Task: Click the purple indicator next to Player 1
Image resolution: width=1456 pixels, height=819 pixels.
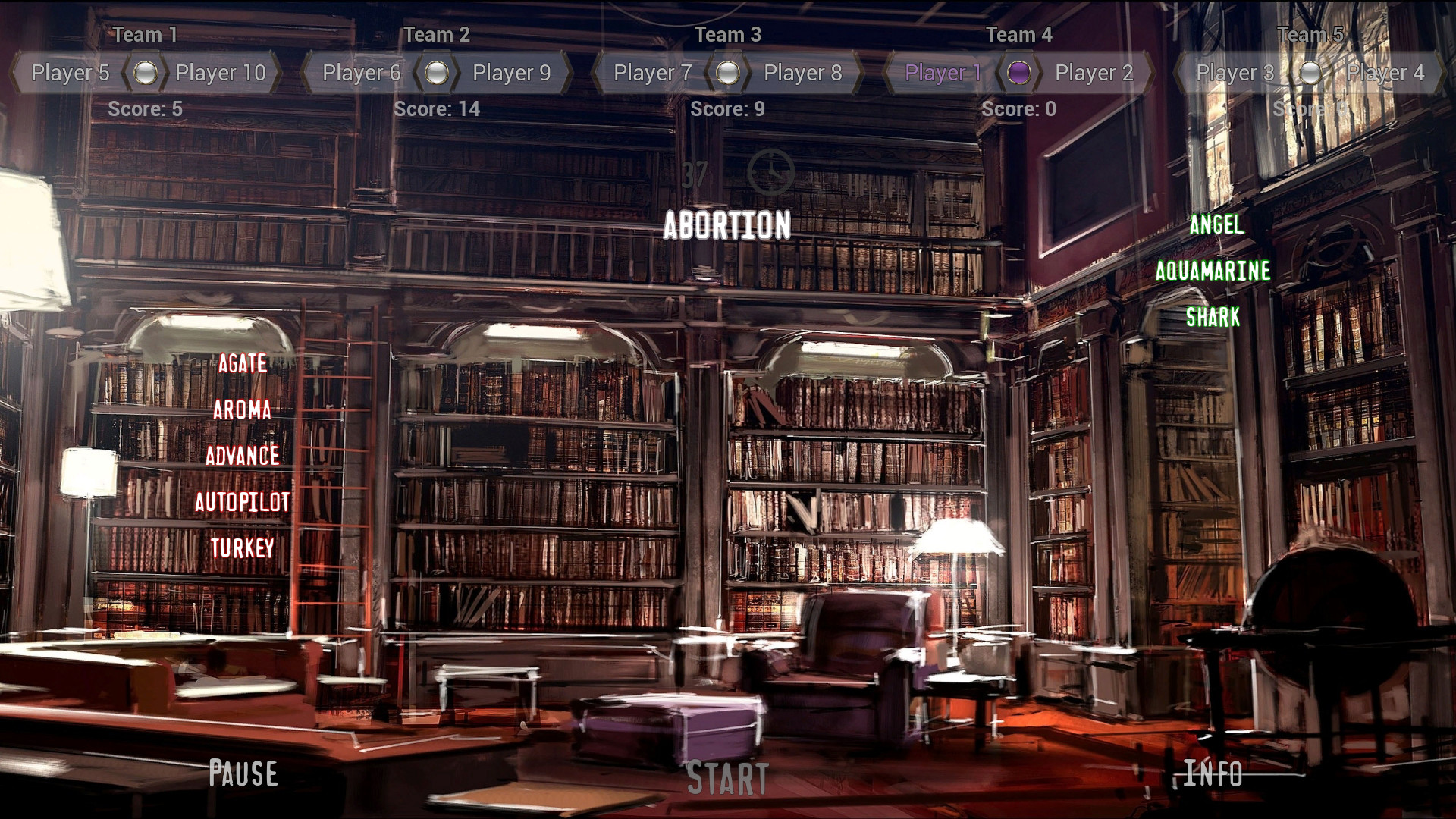Action: (1021, 74)
